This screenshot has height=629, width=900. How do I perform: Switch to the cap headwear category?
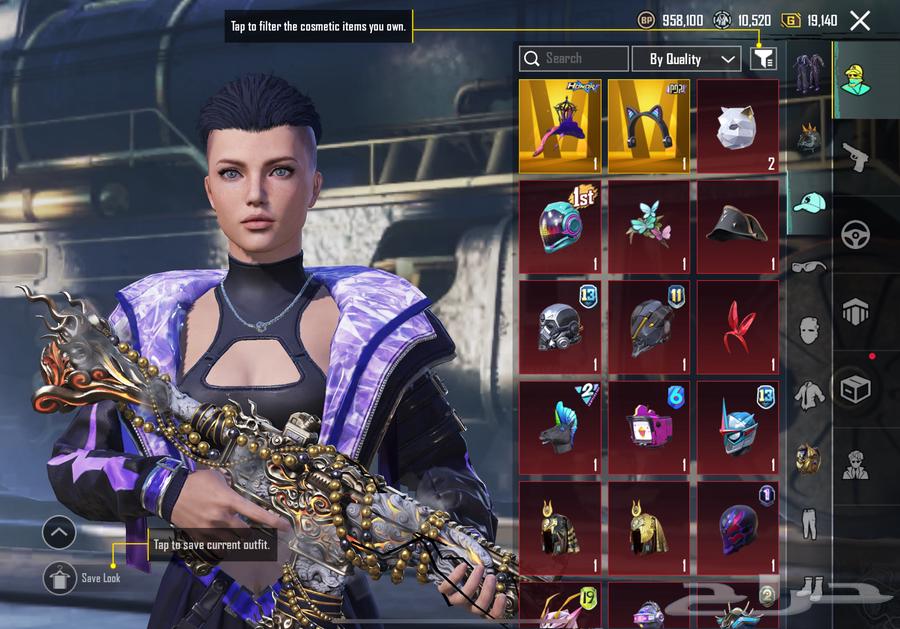tap(810, 202)
